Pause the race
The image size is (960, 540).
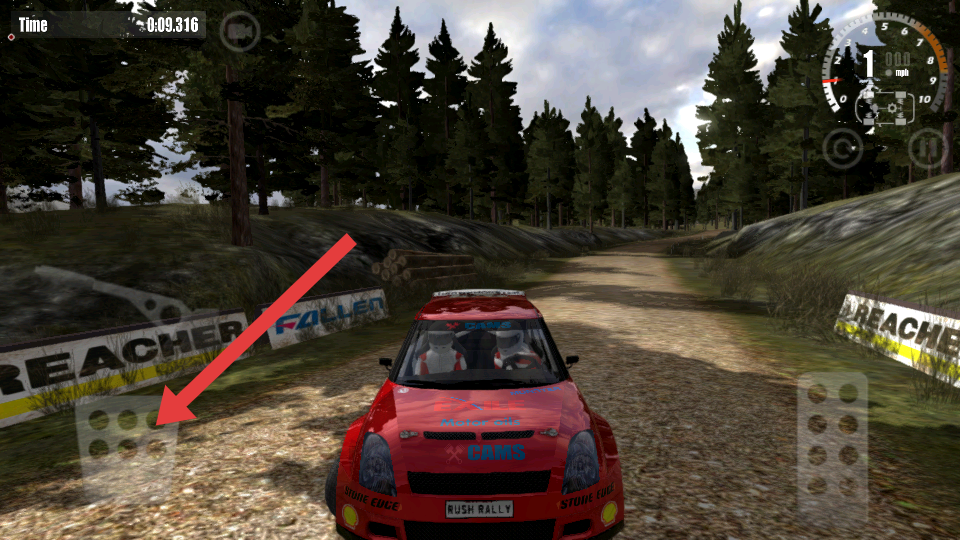pos(928,148)
